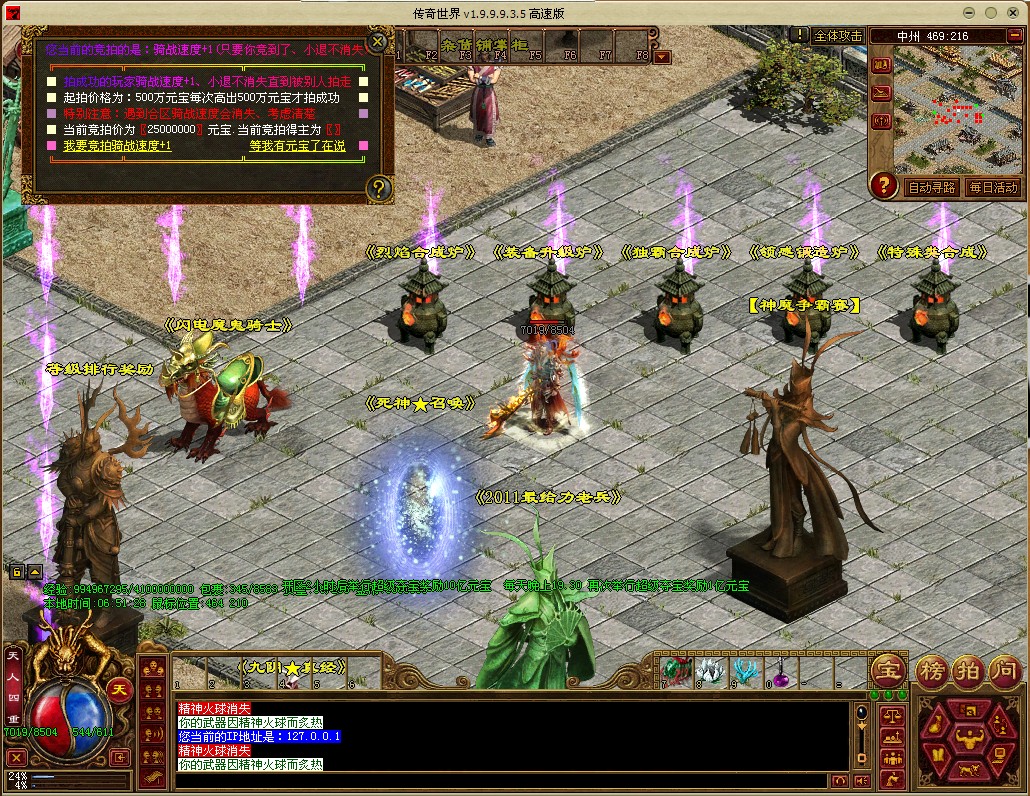Open the 宝 treasure shop button
This screenshot has height=796, width=1030.
887,670
